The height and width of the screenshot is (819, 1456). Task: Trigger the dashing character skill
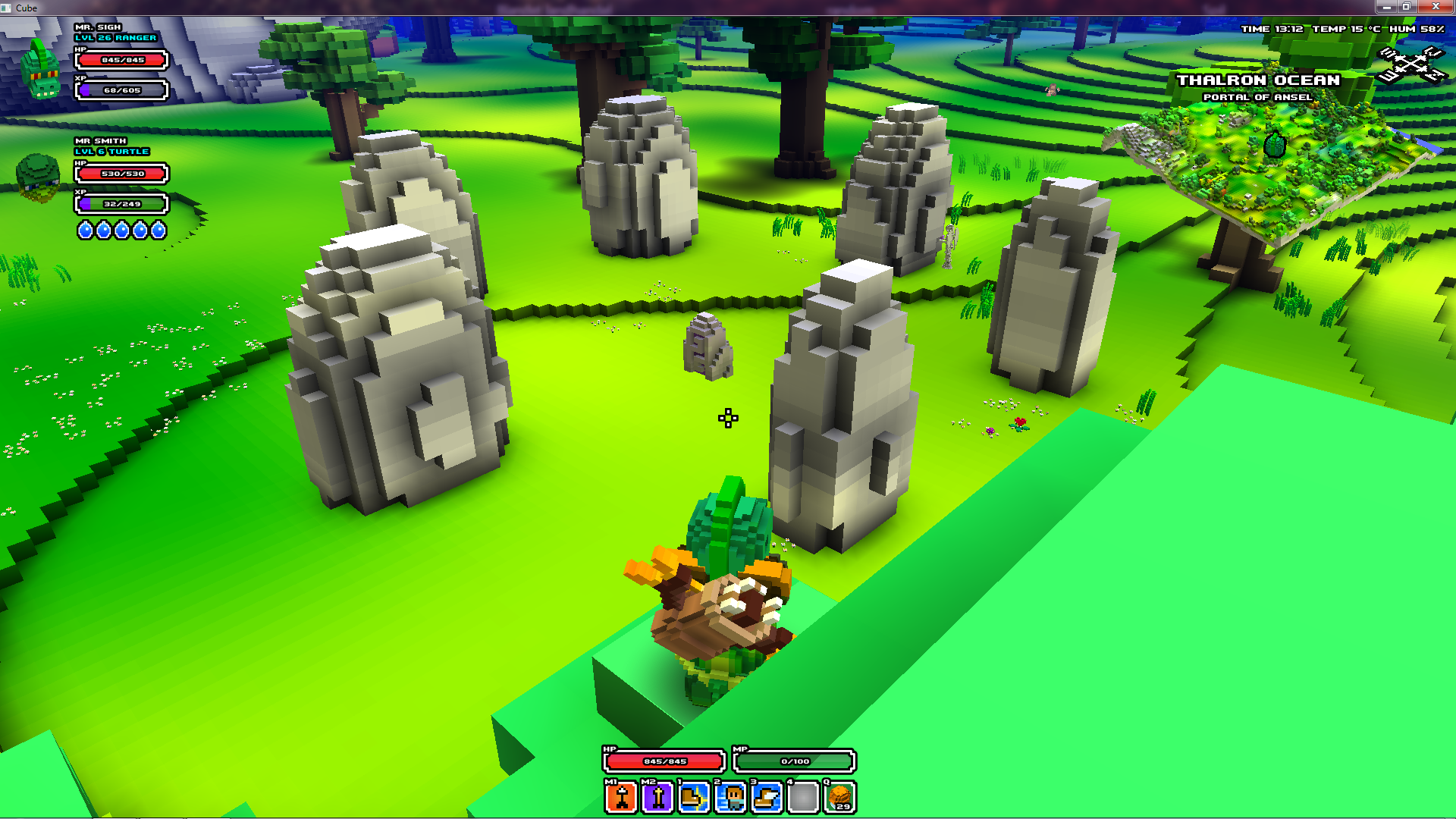coord(730,797)
